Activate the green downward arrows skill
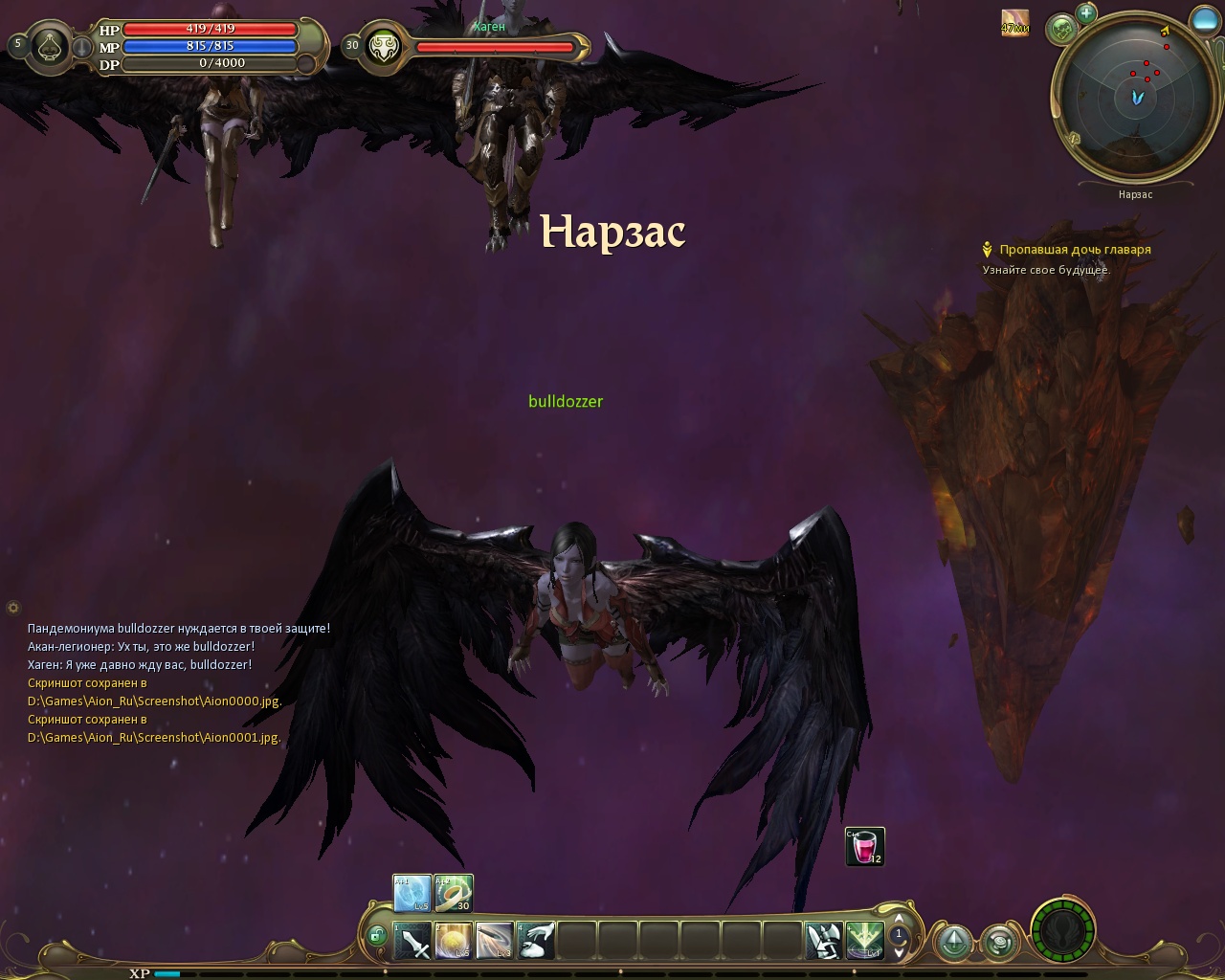Screen dimensions: 1225x980 pyautogui.click(x=864, y=941)
